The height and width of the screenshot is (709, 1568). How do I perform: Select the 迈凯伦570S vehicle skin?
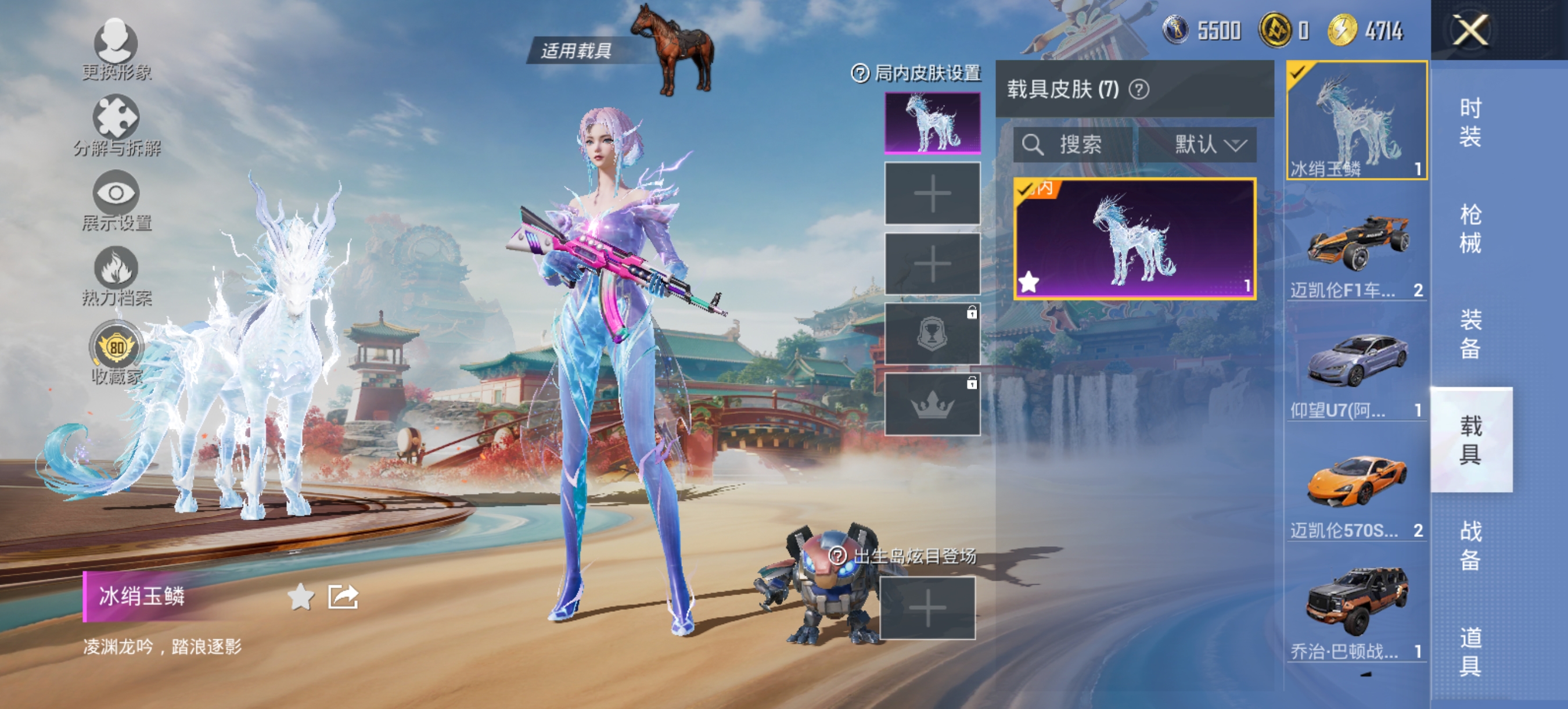[1355, 481]
